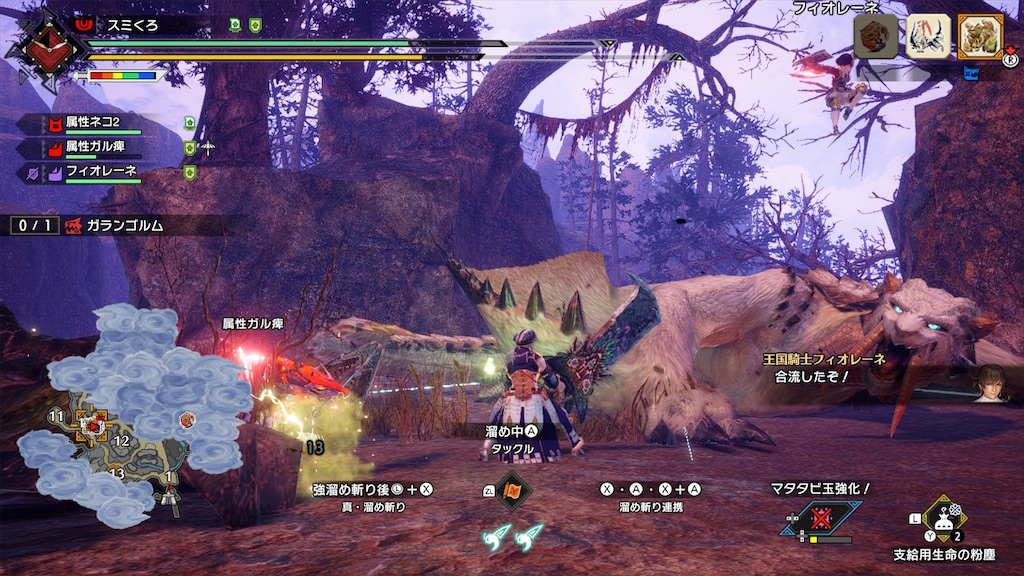1024x576 pixels.
Task: Select the 支給用生命の粉塵 item slot
Action: click(942, 520)
